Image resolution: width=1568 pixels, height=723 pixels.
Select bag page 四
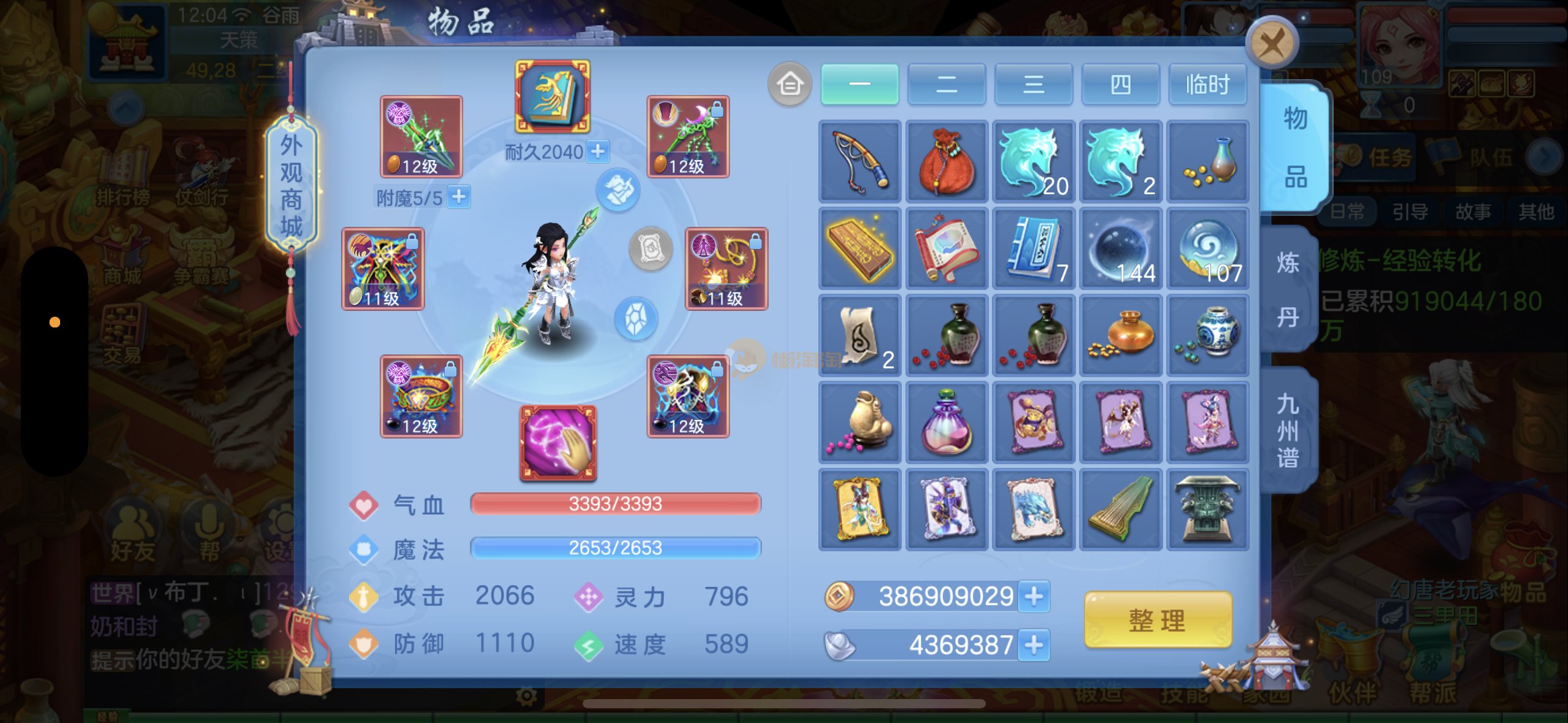pos(1120,84)
